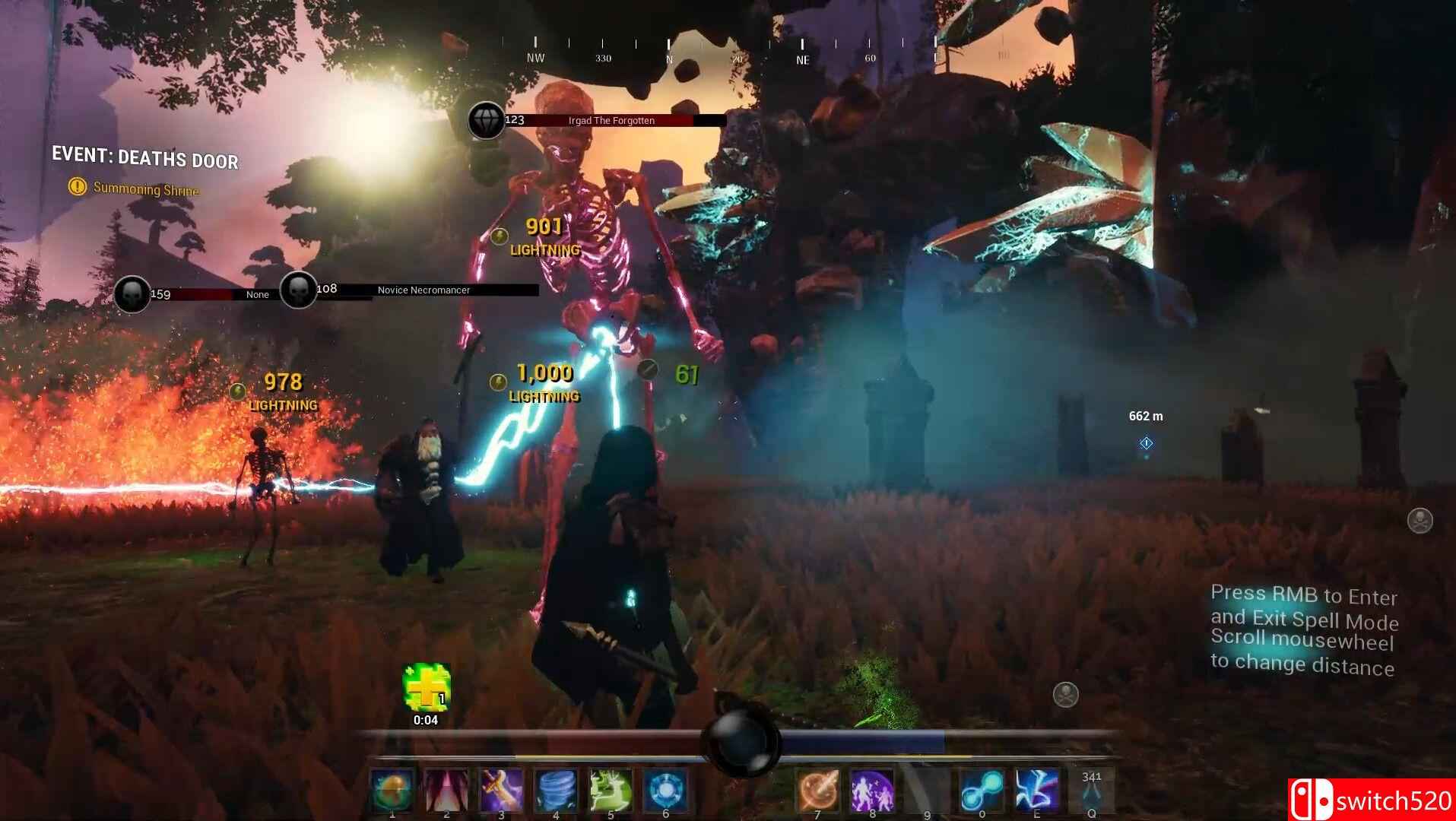Click the Novice Necromancer skull portrait

(x=297, y=290)
